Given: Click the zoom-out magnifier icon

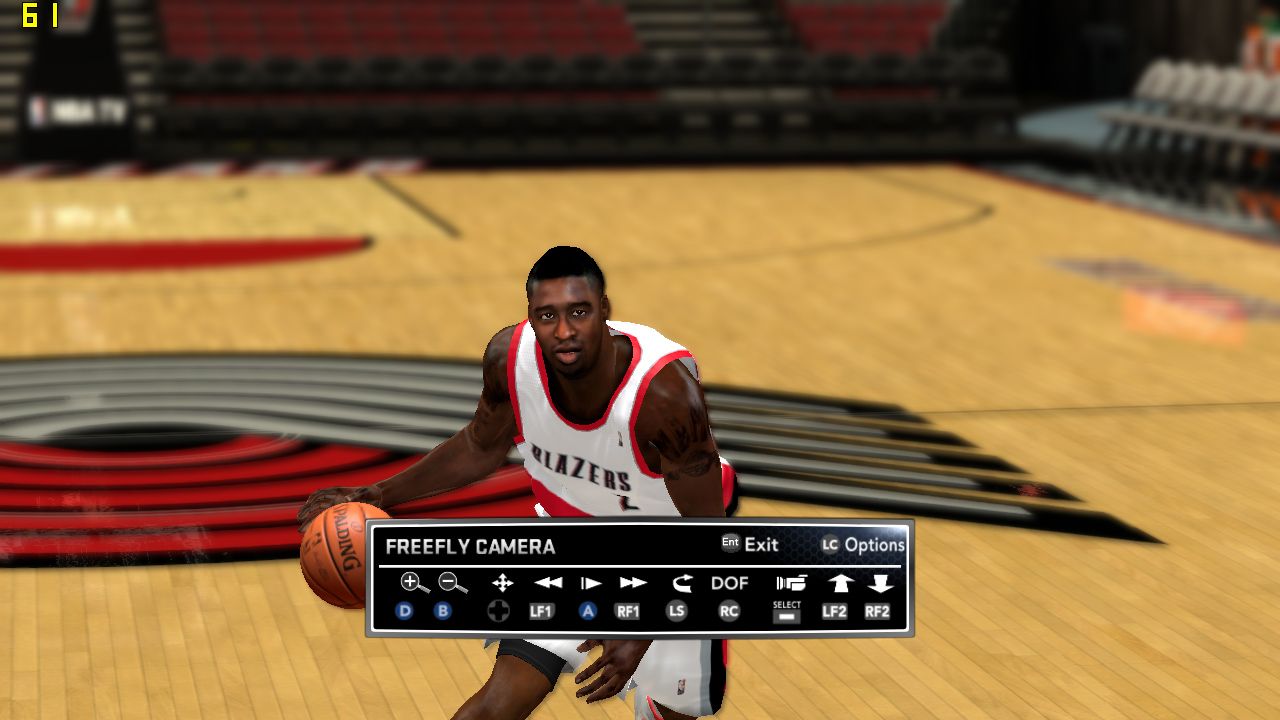Looking at the screenshot, I should coord(452,582).
